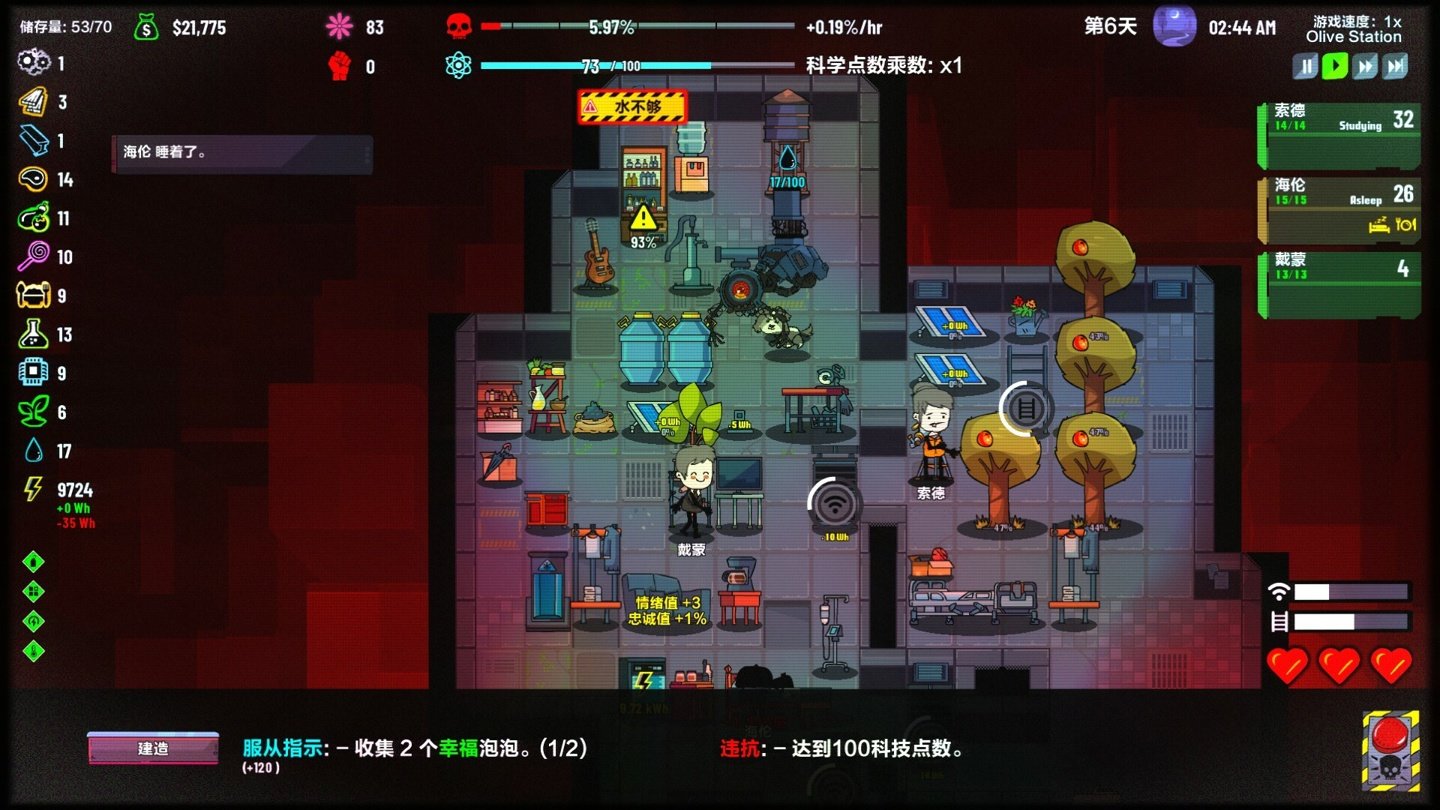
Task: Toggle the green grid overlay icon
Action: coord(33,591)
